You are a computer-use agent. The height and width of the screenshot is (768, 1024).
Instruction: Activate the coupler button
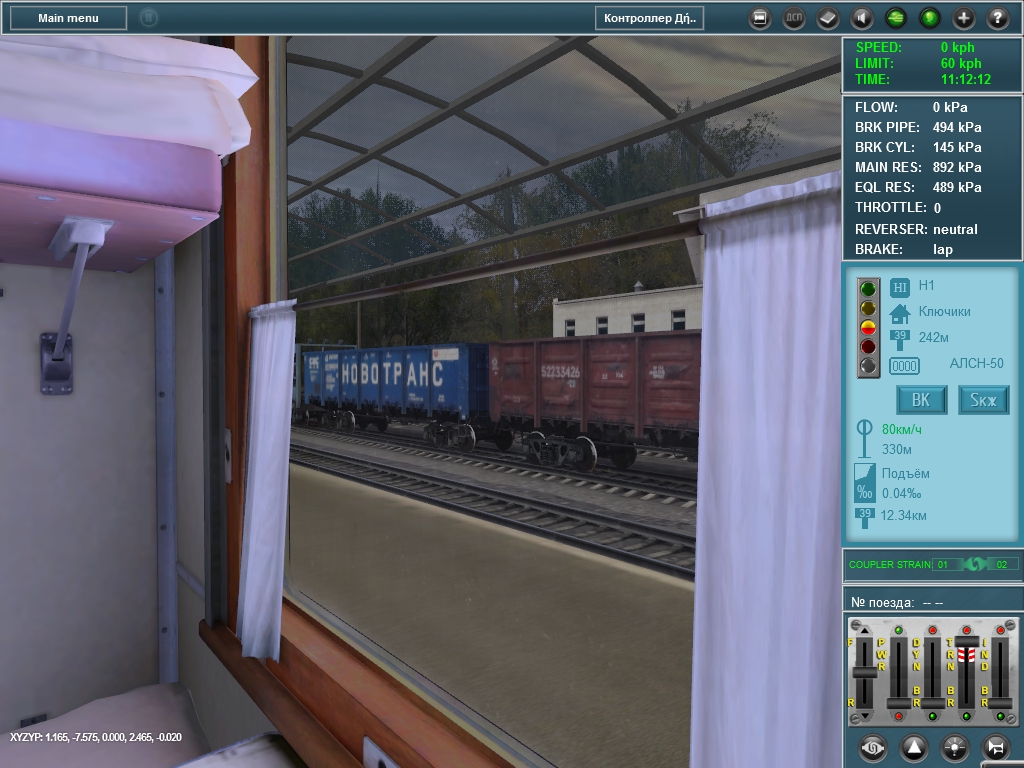[873, 747]
